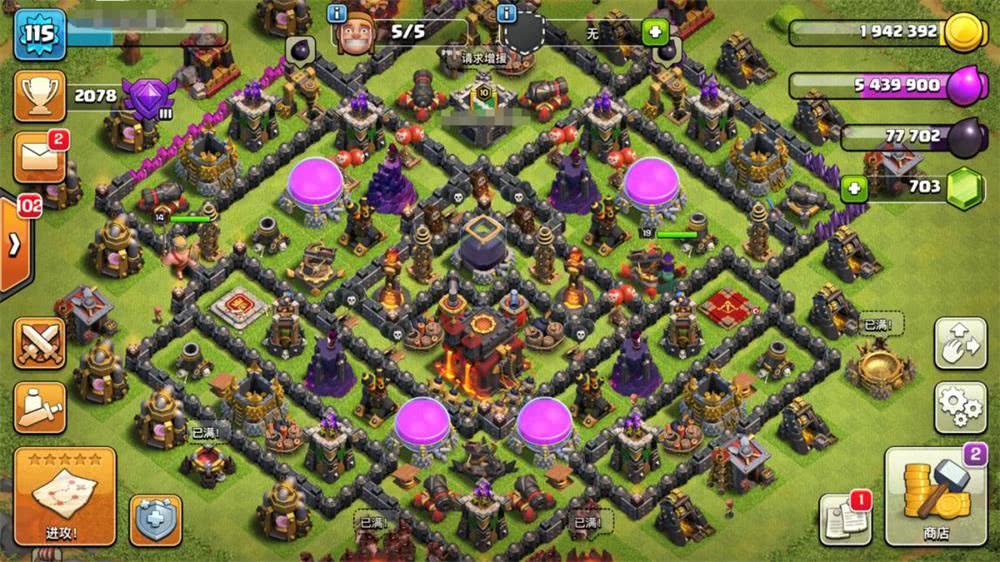Image resolution: width=1000 pixels, height=562 pixels.
Task: Click the green plus to buy gems
Action: tap(853, 187)
